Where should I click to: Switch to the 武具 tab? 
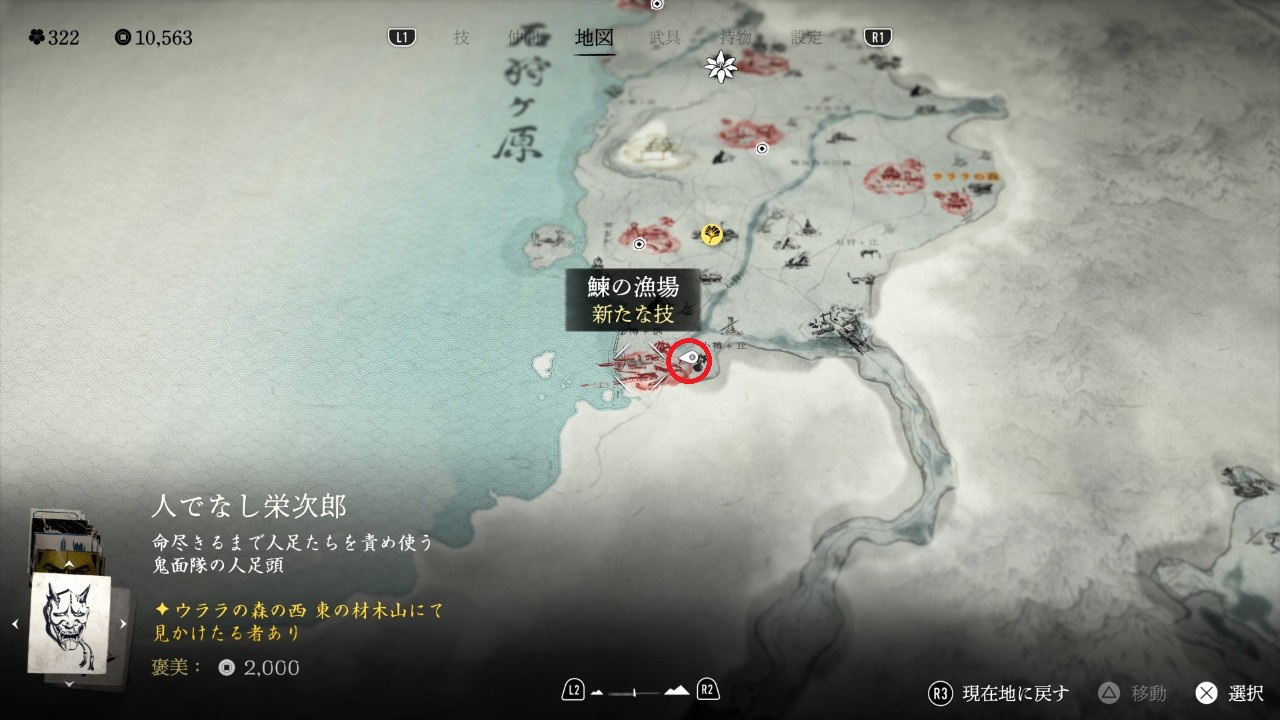[665, 38]
